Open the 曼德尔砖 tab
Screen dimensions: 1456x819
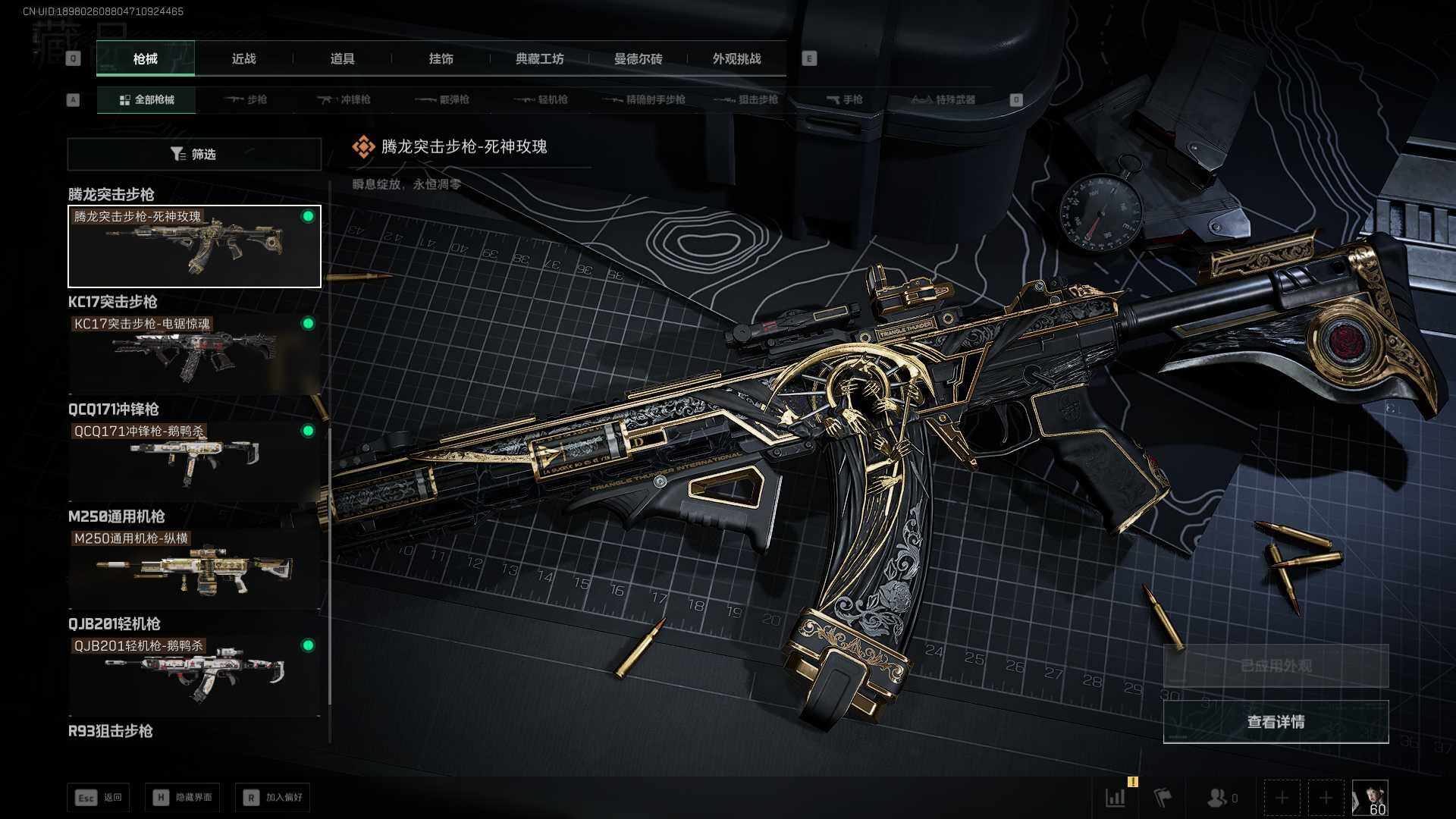point(638,58)
